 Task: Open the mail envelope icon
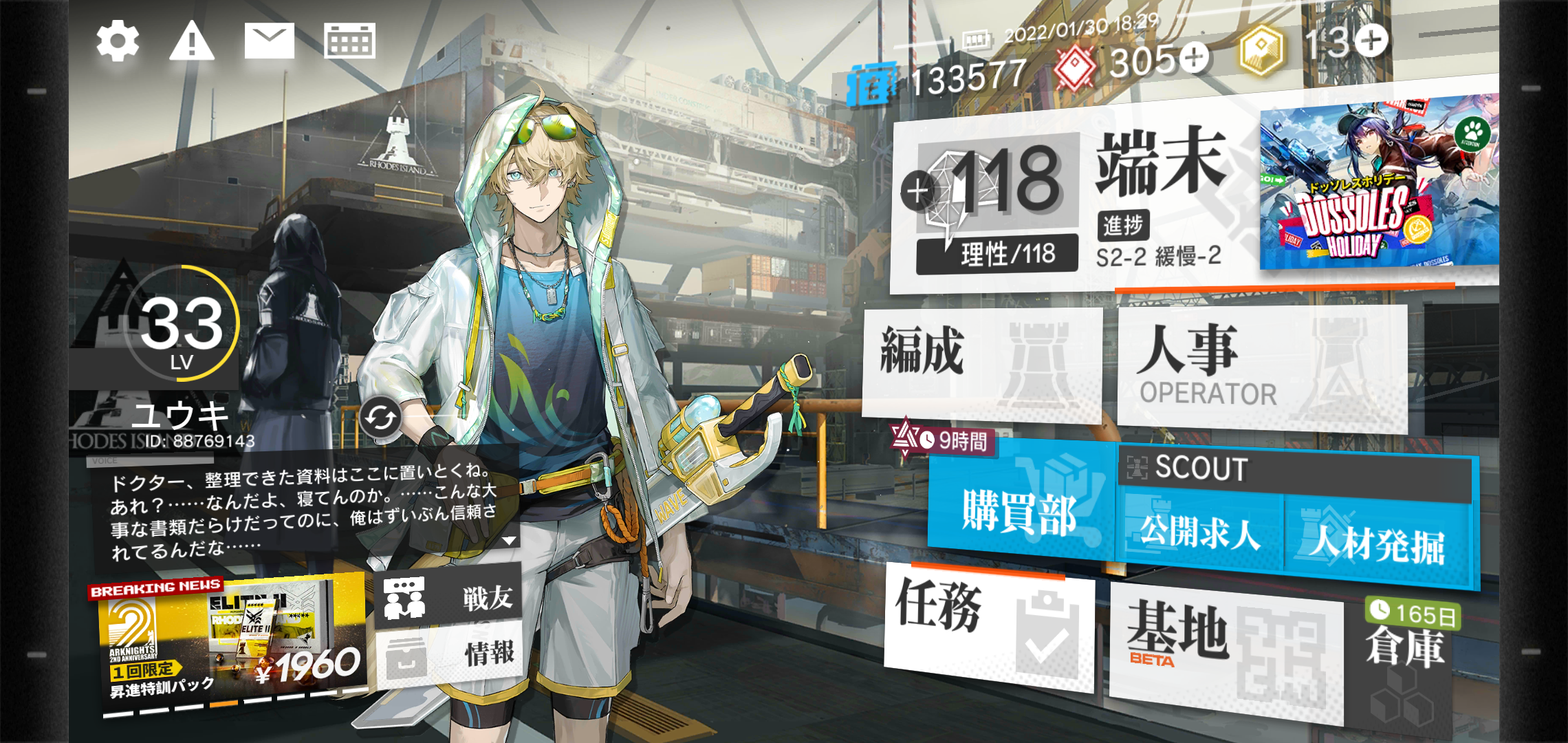click(x=270, y=41)
